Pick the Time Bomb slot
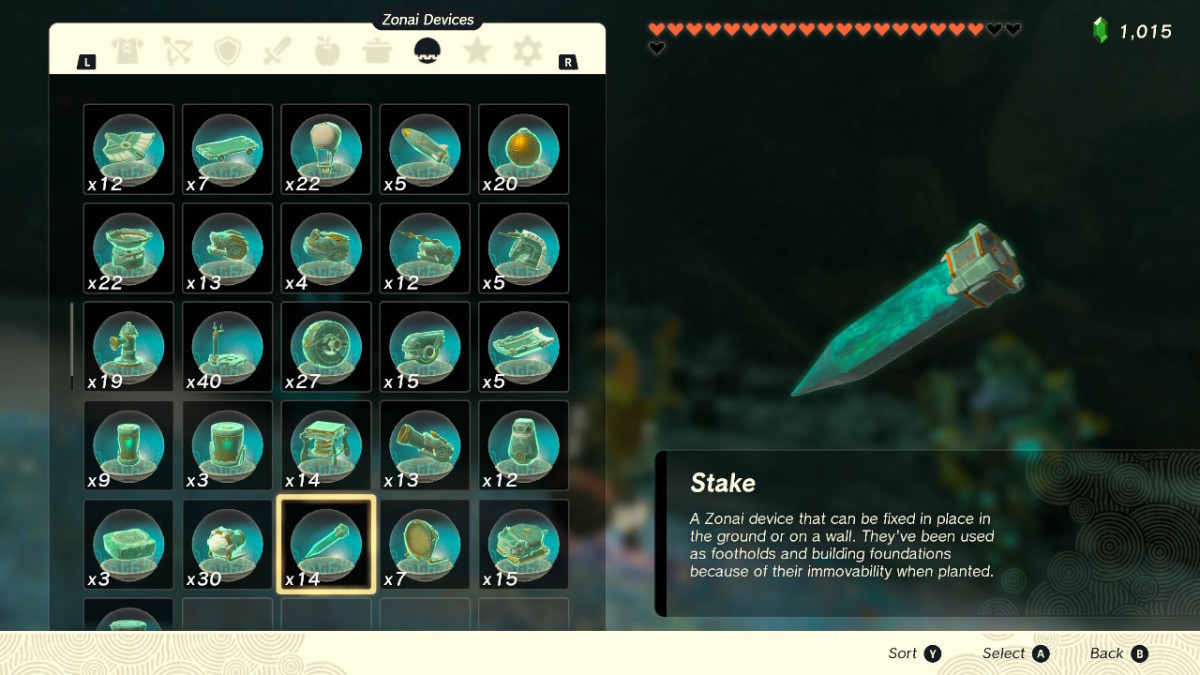Screen dimensions: 1200x675 point(523,149)
